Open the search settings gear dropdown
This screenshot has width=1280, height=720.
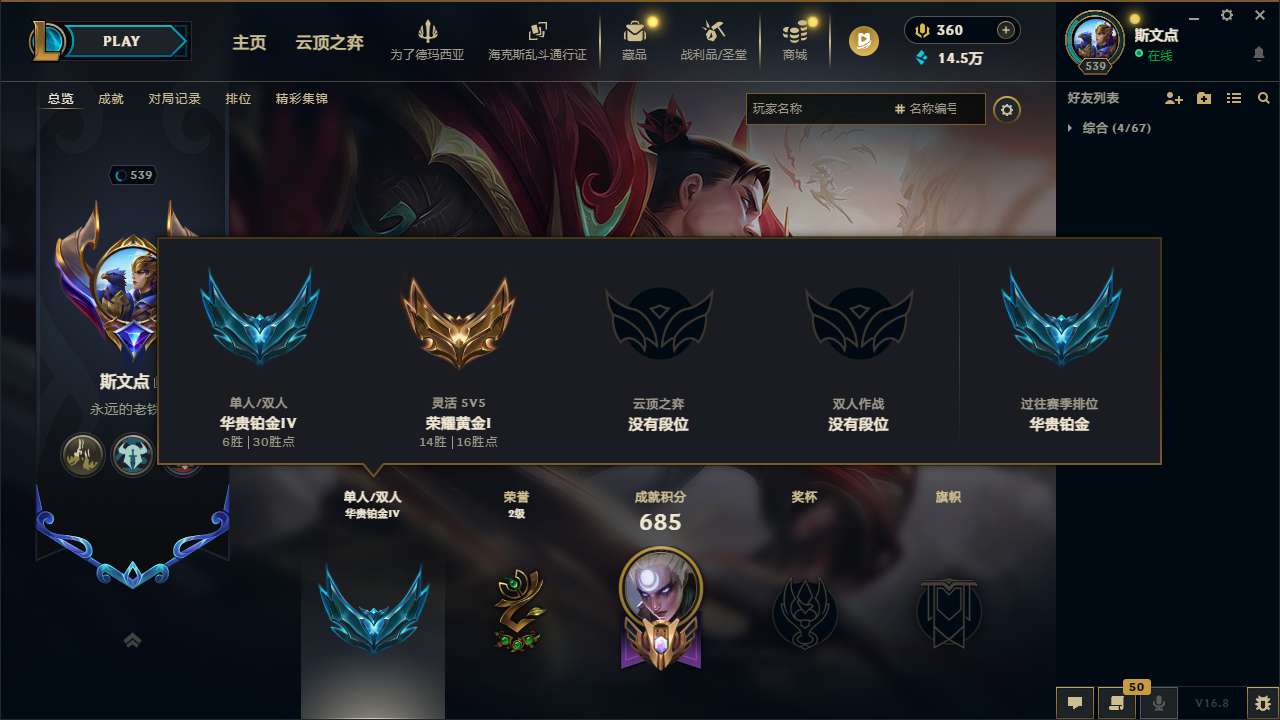click(x=1007, y=110)
